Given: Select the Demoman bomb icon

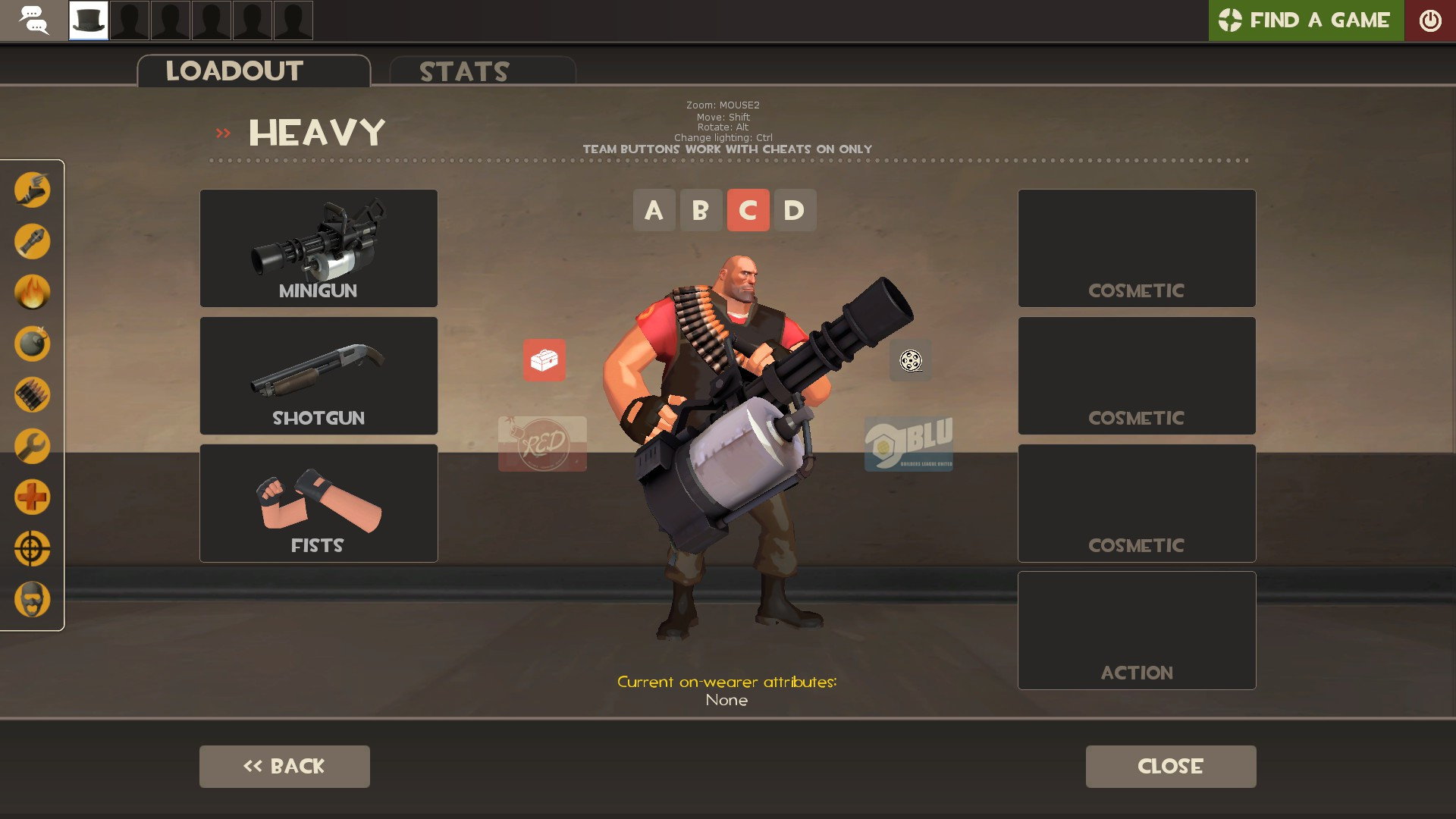Looking at the screenshot, I should 32,344.
